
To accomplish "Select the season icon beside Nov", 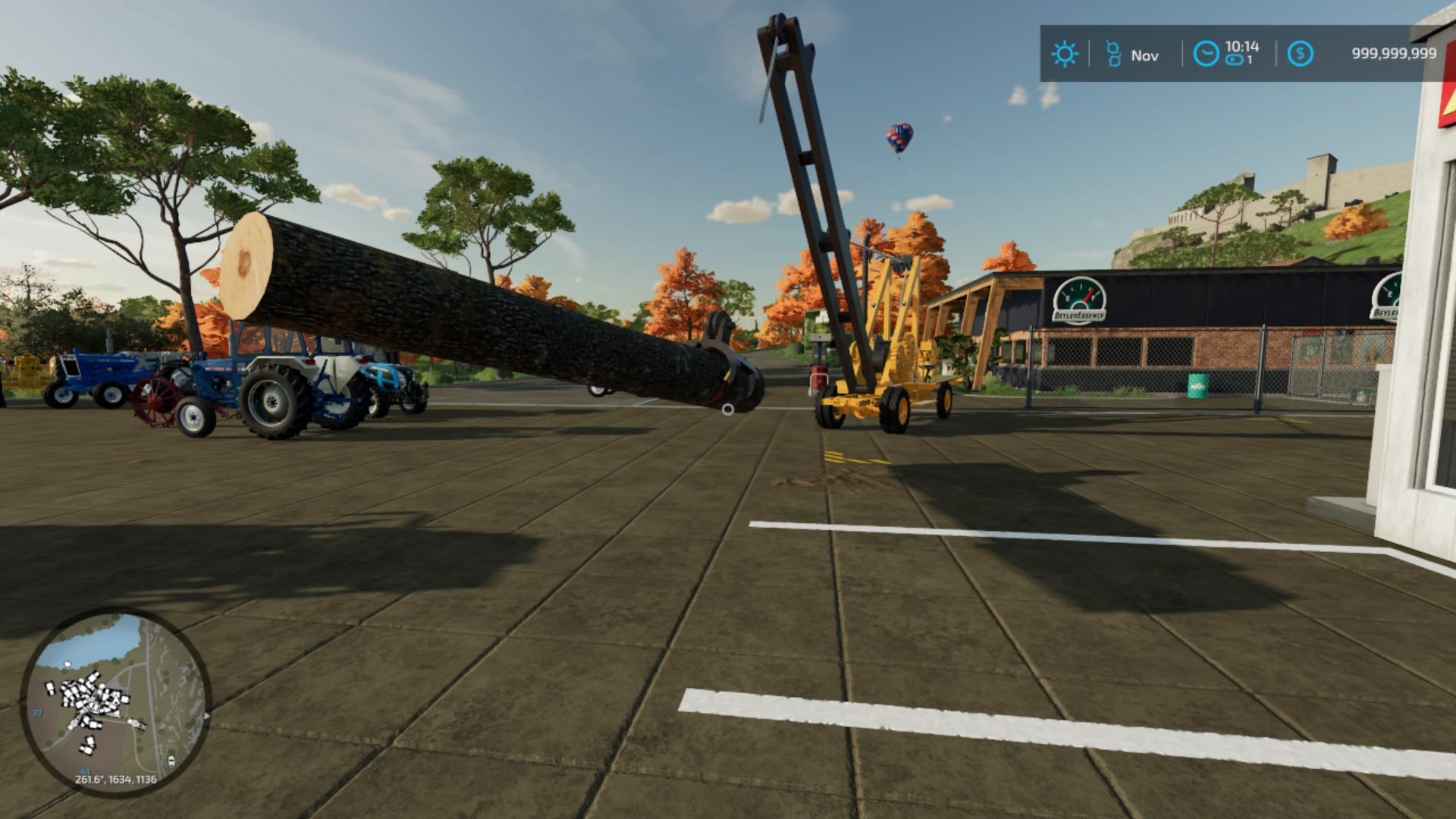I will click(x=1113, y=54).
